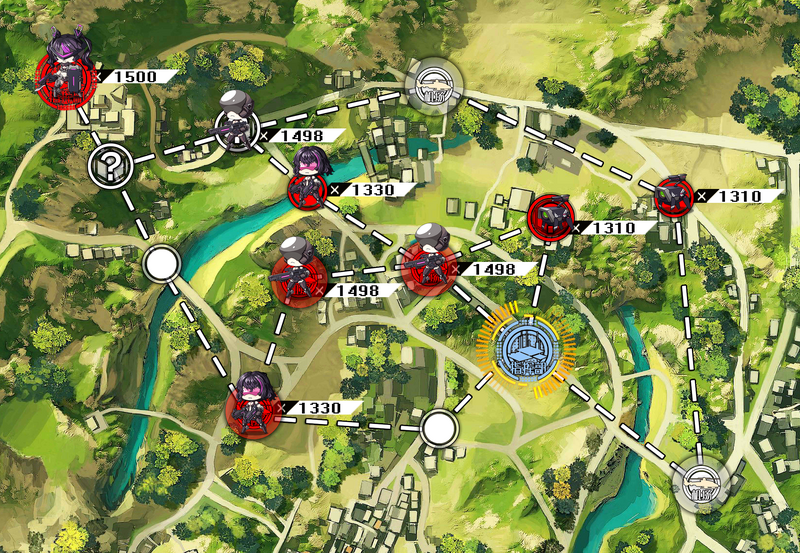Target the 1498 enemy linked to the command post
Screen dimensions: 800x553
(x=430, y=266)
